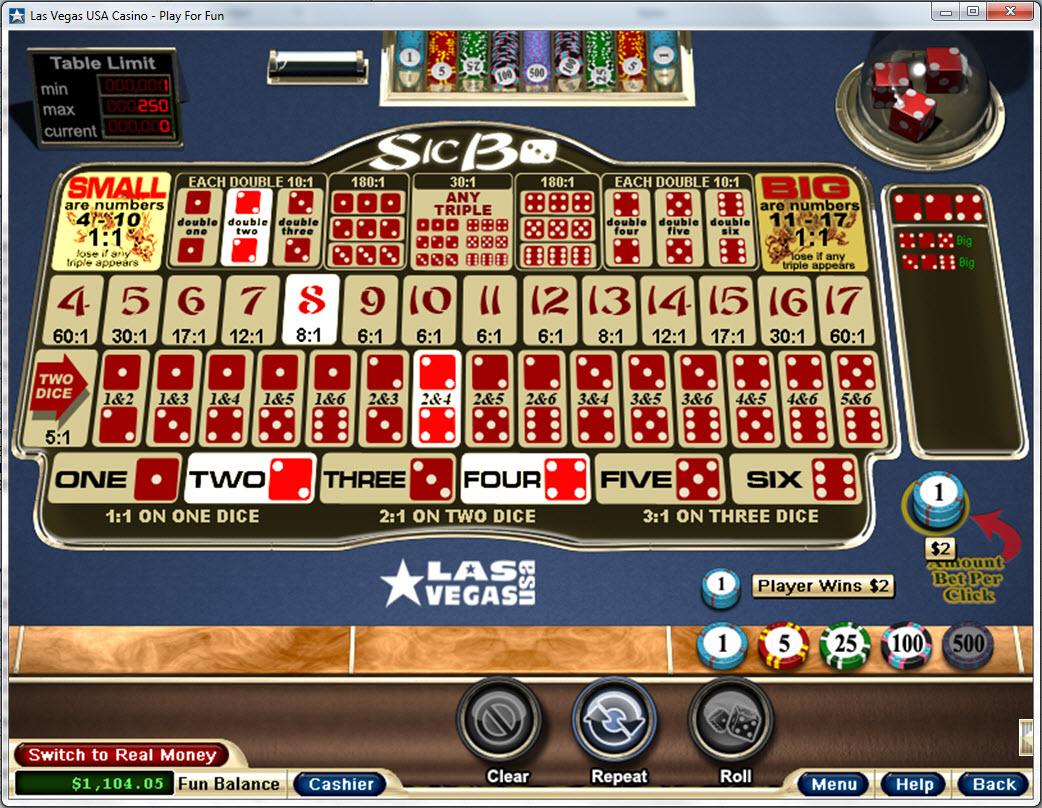Place a chip on total 17
1042x808 pixels.
pos(847,310)
